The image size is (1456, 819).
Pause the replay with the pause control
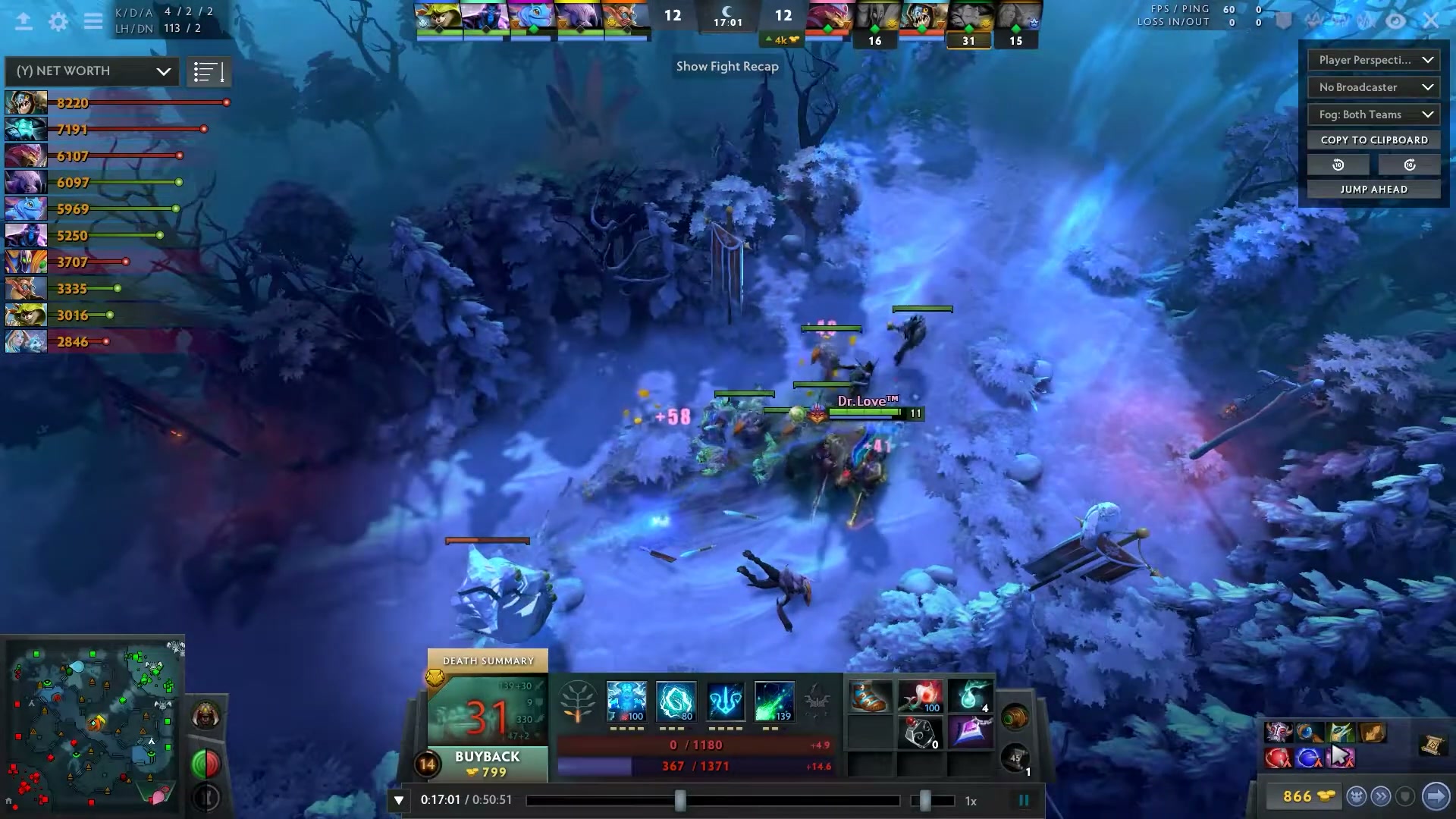(x=1024, y=799)
